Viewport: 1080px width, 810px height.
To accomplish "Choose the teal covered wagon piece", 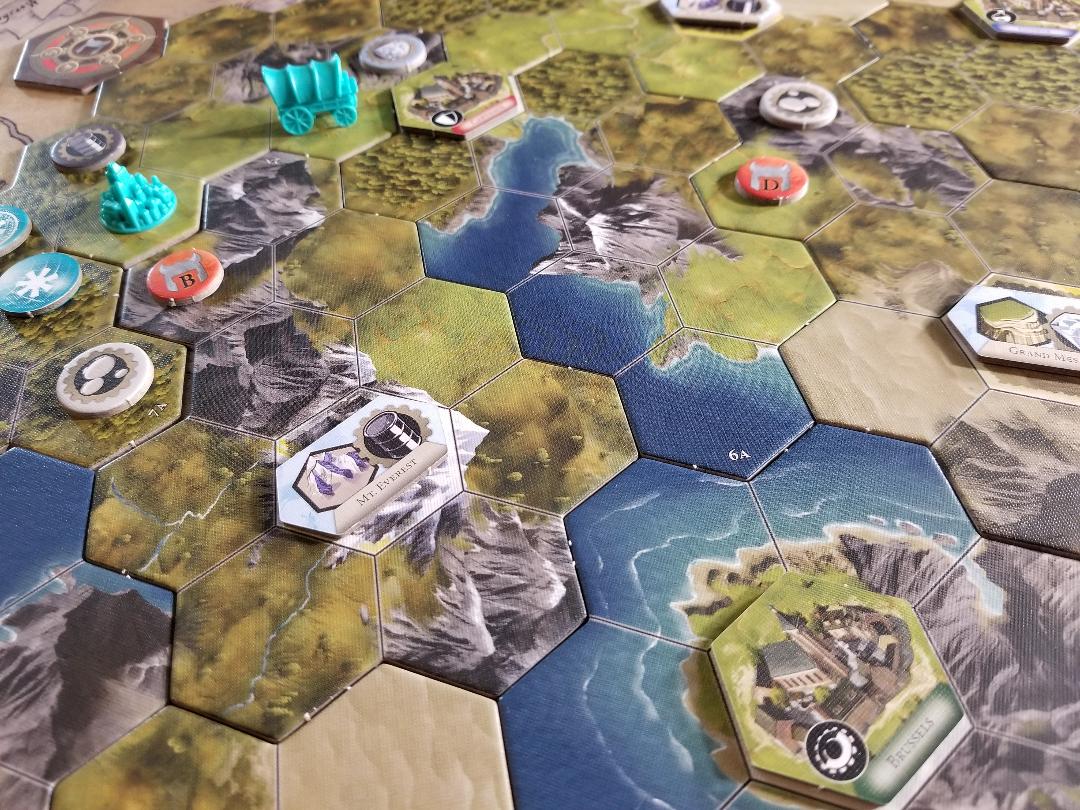I will [310, 92].
